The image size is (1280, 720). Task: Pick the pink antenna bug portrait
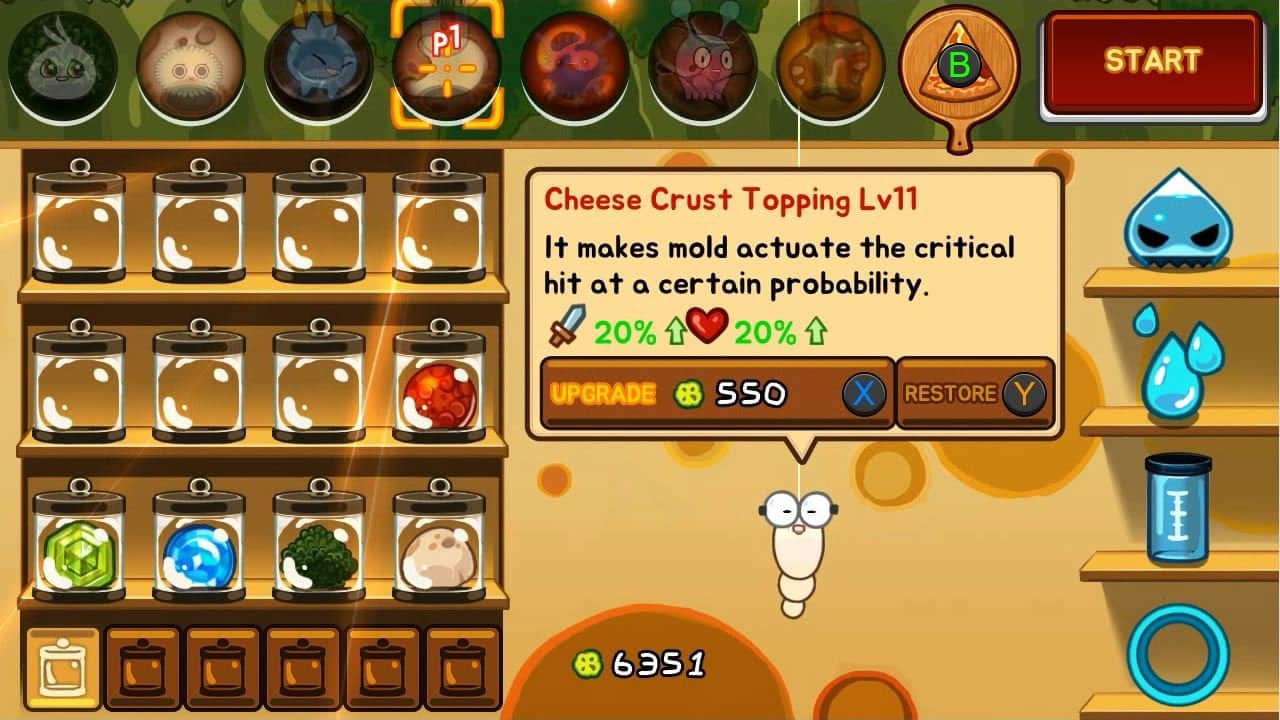click(702, 66)
